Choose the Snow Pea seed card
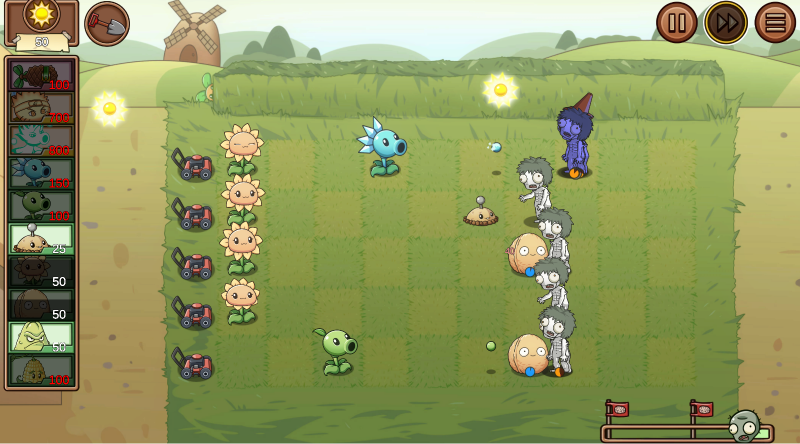The width and height of the screenshot is (800, 444). (x=41, y=173)
